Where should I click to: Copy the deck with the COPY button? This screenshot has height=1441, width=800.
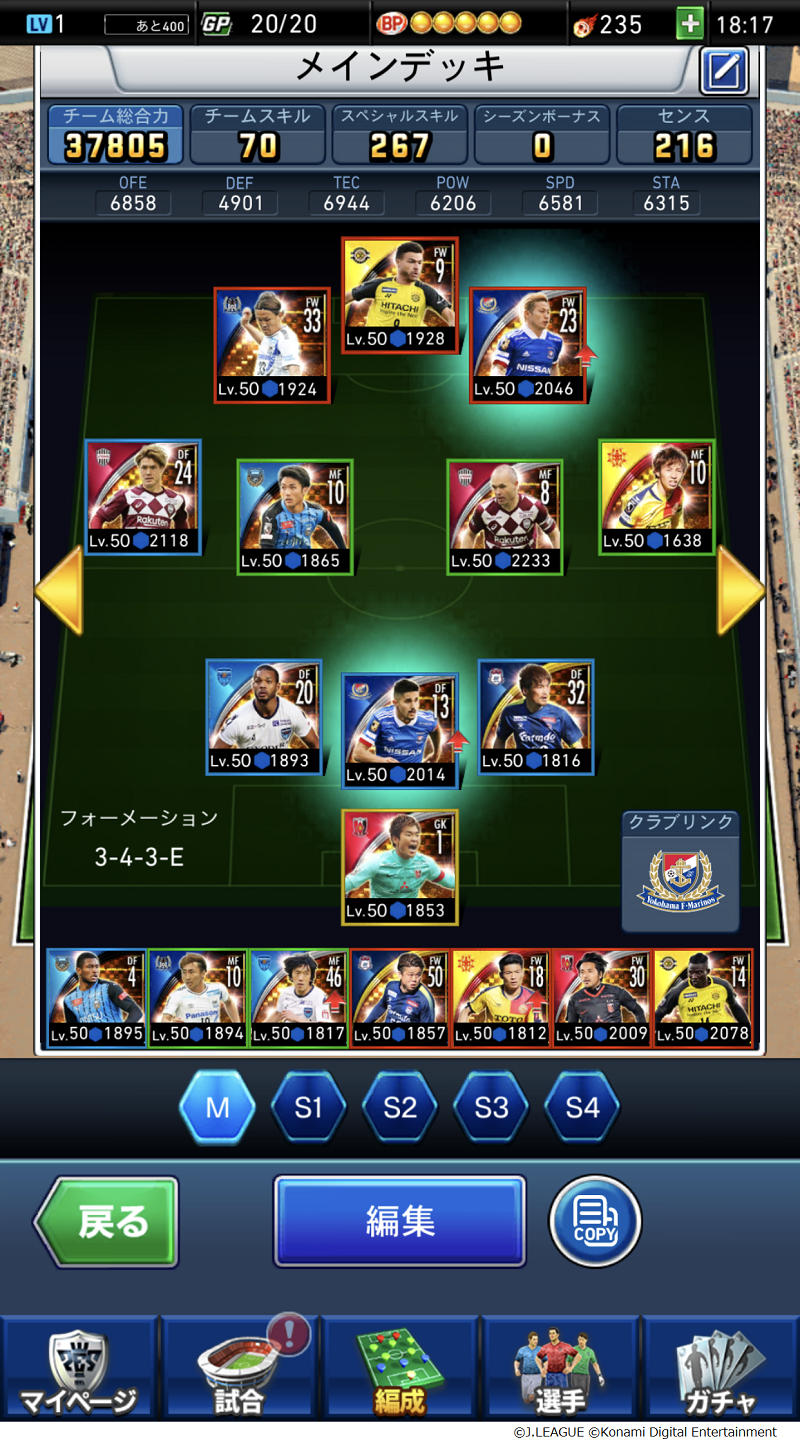[595, 1221]
